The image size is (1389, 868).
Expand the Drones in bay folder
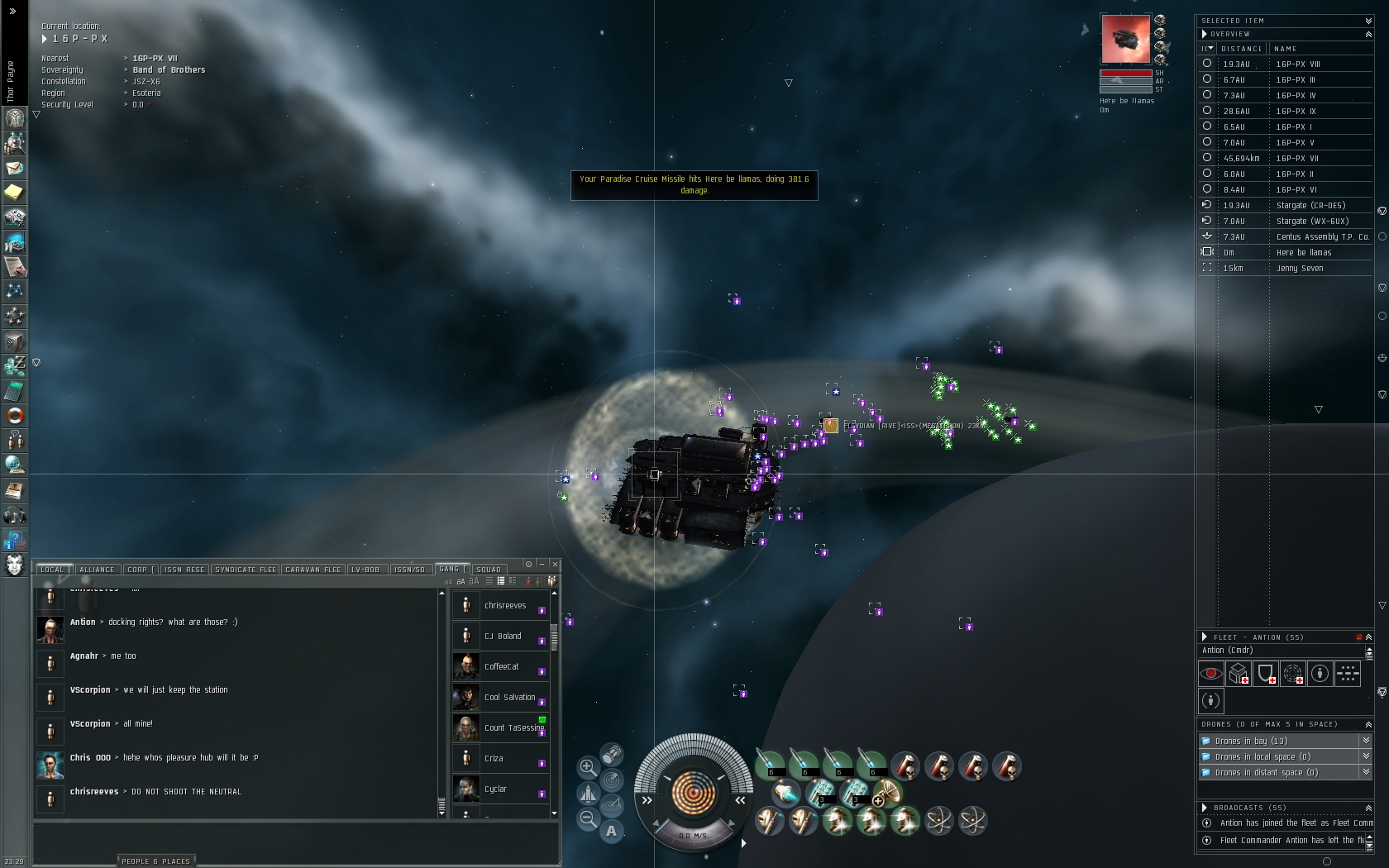click(x=1366, y=741)
